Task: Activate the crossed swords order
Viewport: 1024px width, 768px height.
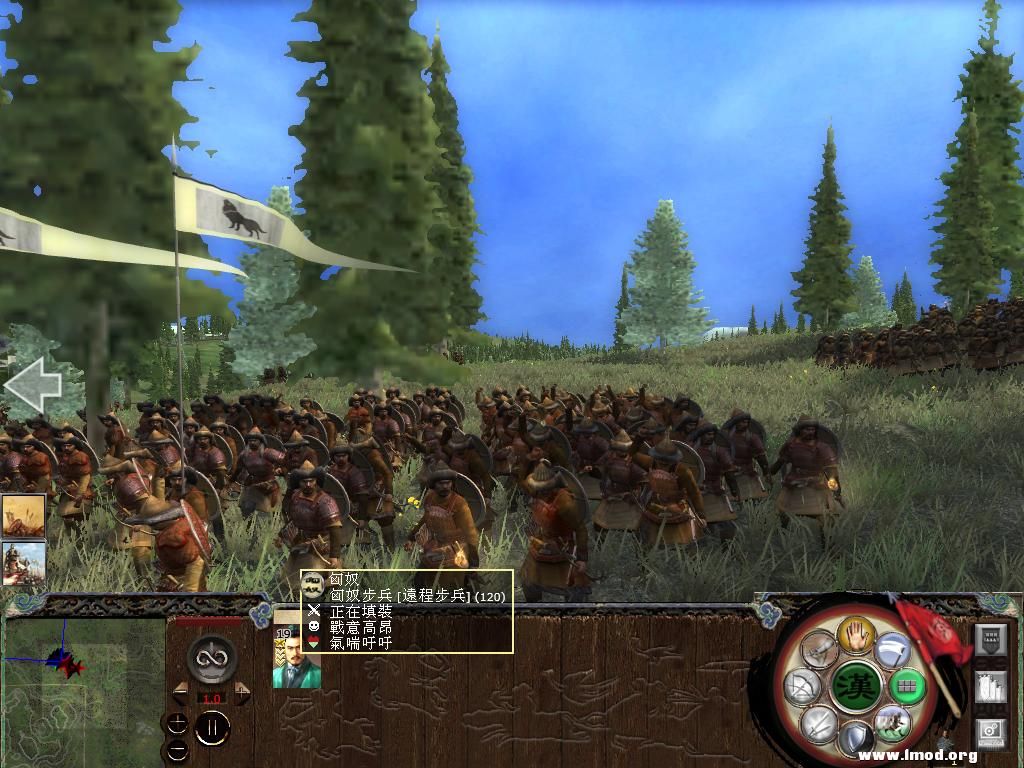Action: [x=819, y=722]
